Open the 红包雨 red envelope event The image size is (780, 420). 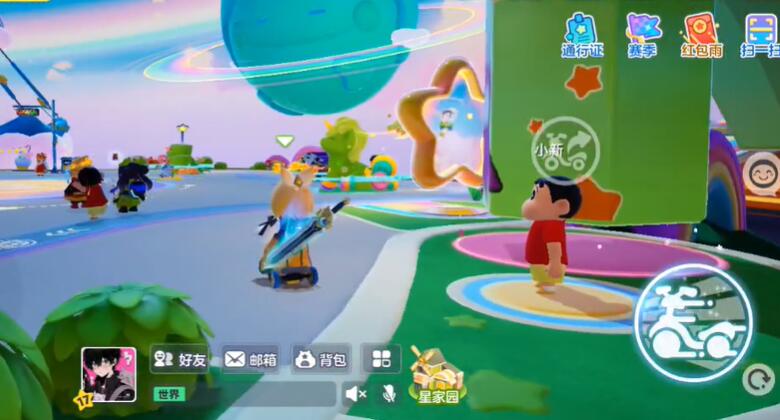[x=701, y=34]
